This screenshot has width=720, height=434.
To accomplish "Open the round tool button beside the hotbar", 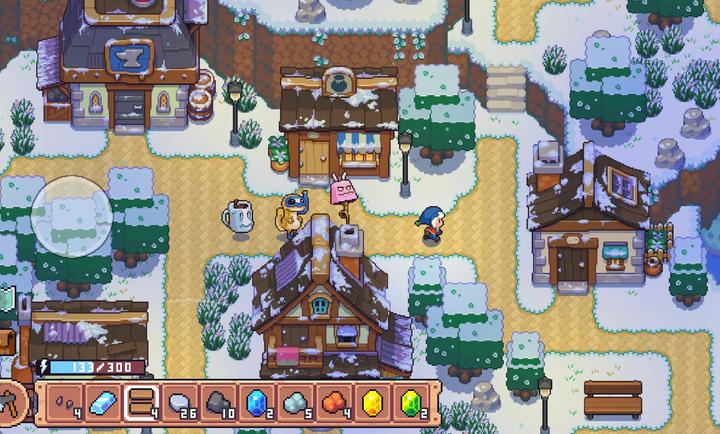I will (12, 402).
